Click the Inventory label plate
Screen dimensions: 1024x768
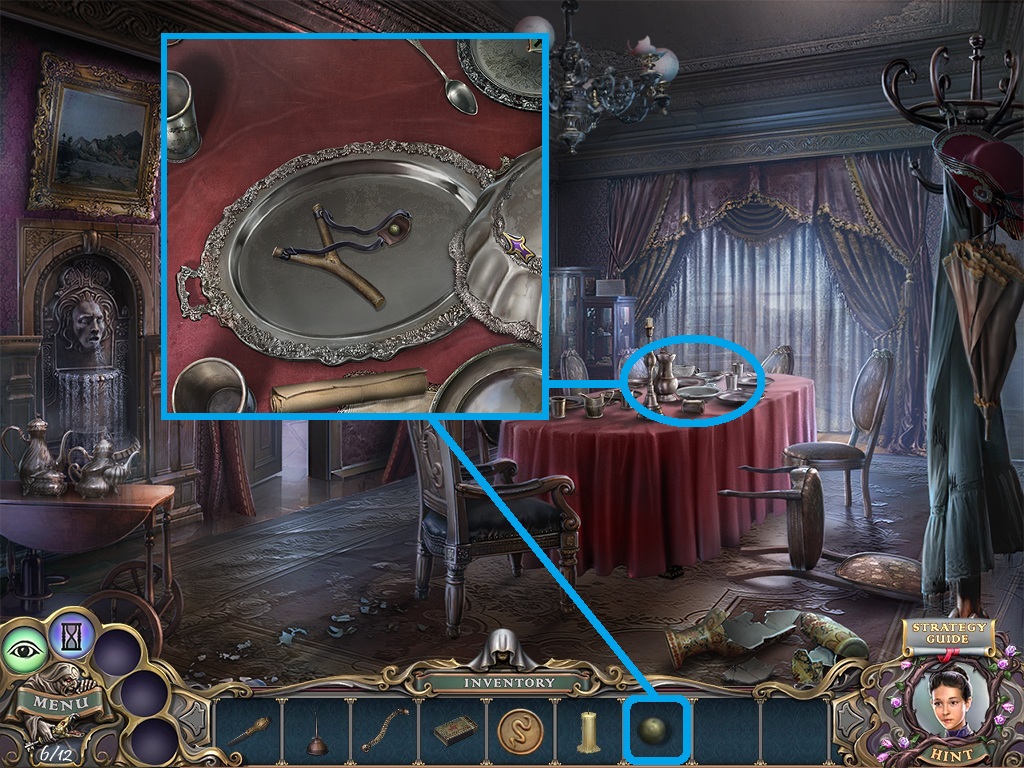click(x=509, y=683)
